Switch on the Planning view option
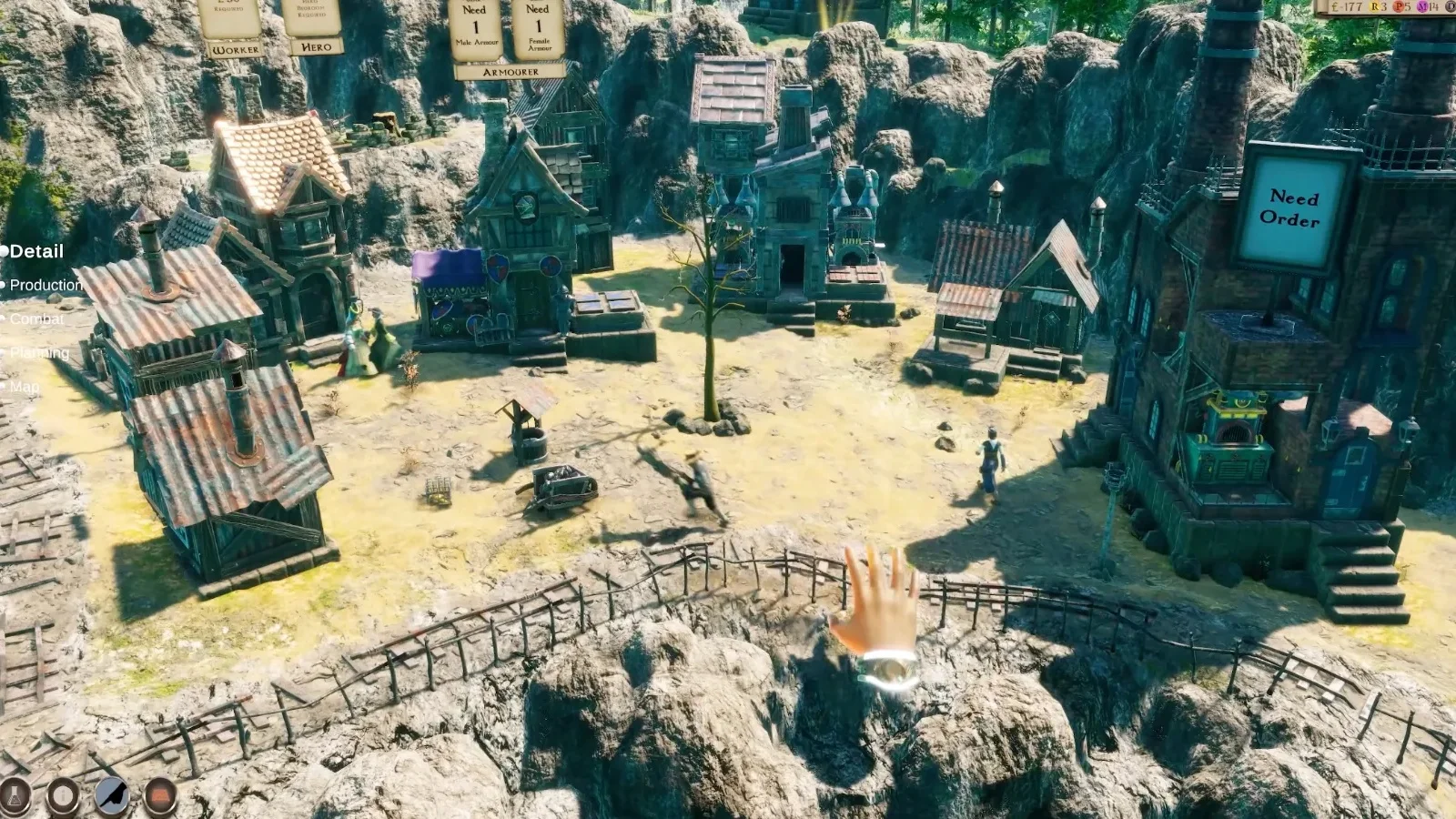The height and width of the screenshot is (819, 1456). point(40,352)
